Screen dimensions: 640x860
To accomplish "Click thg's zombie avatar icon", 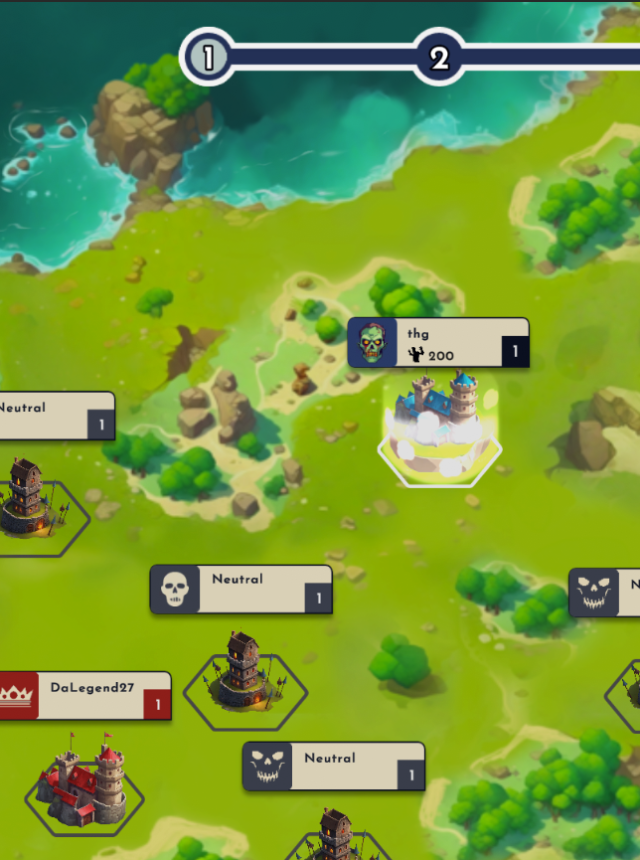I will click(x=372, y=343).
